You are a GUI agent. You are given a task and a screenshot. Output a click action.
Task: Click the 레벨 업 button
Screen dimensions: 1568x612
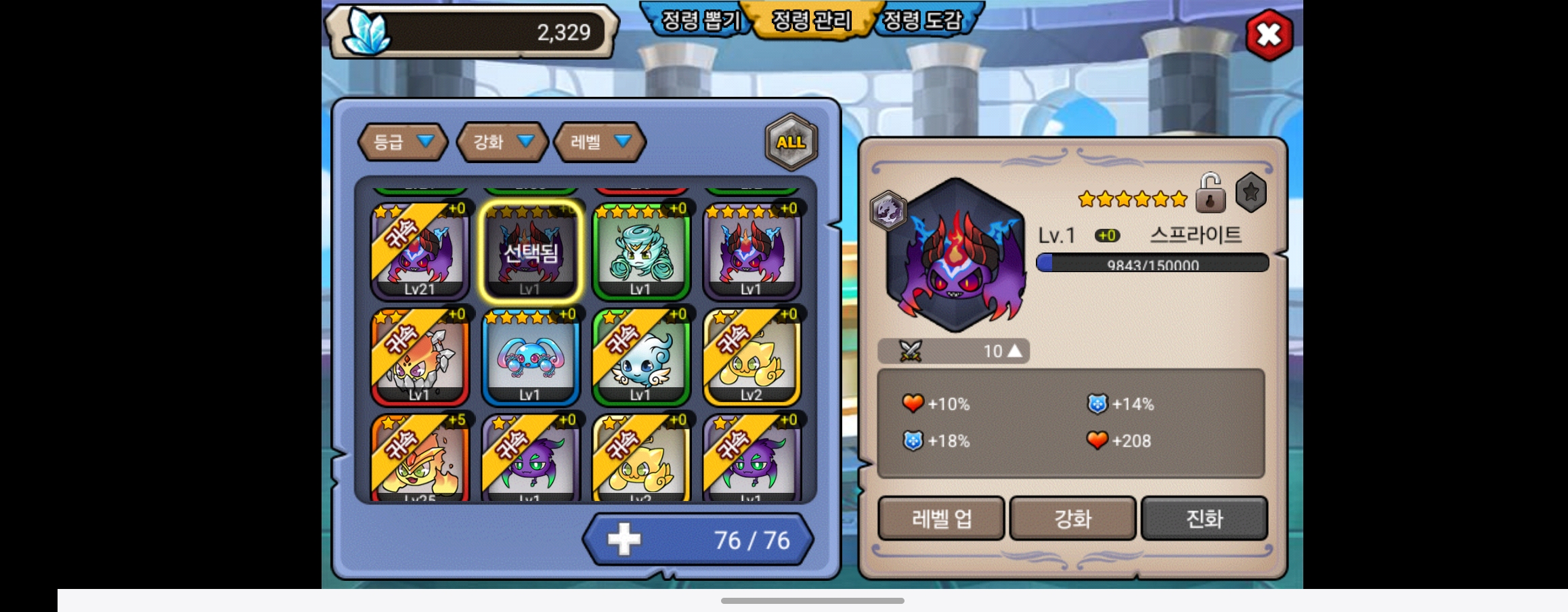point(941,519)
